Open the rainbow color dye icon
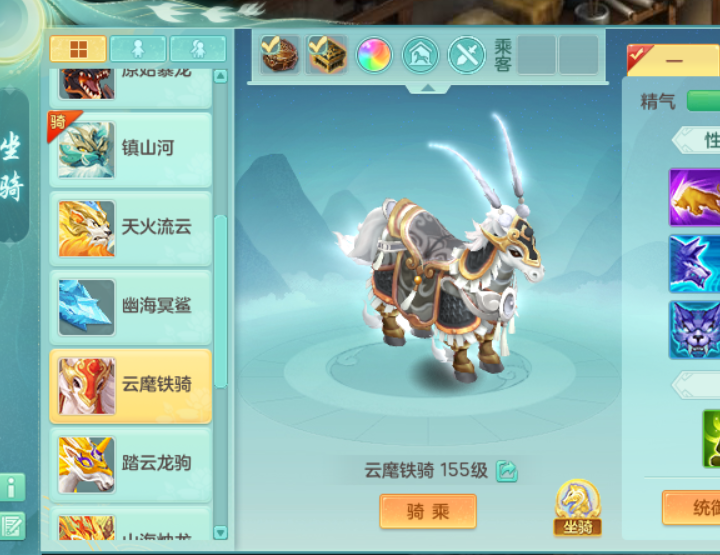This screenshot has width=720, height=555. point(374,55)
